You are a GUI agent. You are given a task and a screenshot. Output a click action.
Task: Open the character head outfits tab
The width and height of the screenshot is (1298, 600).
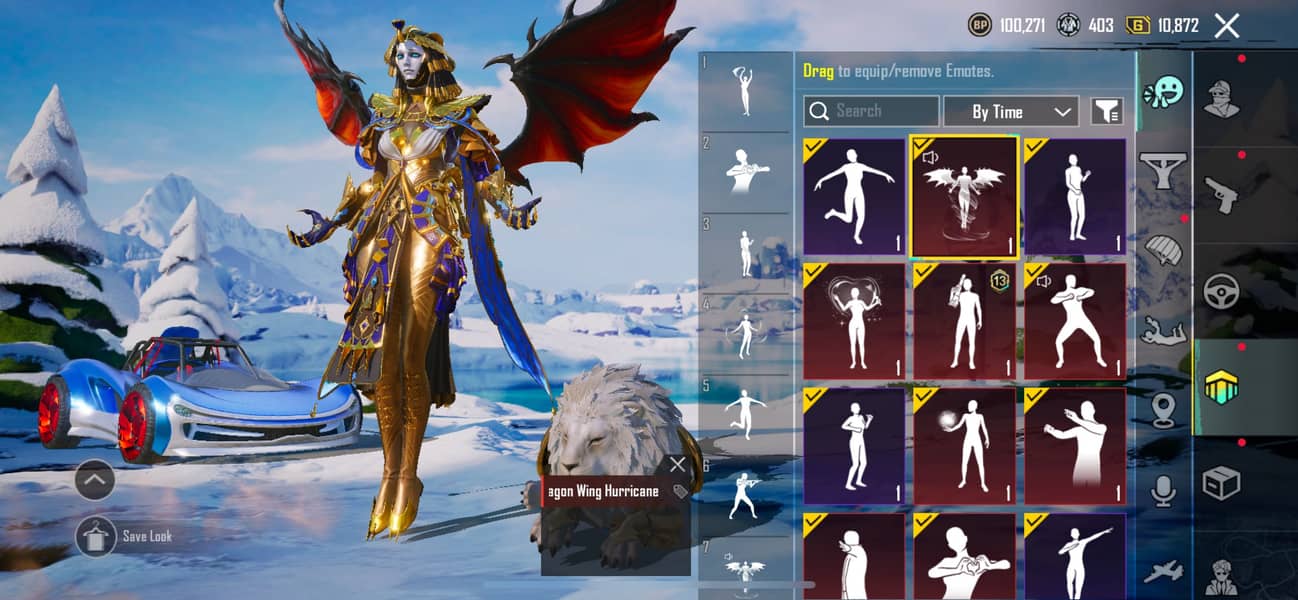pyautogui.click(x=1221, y=98)
